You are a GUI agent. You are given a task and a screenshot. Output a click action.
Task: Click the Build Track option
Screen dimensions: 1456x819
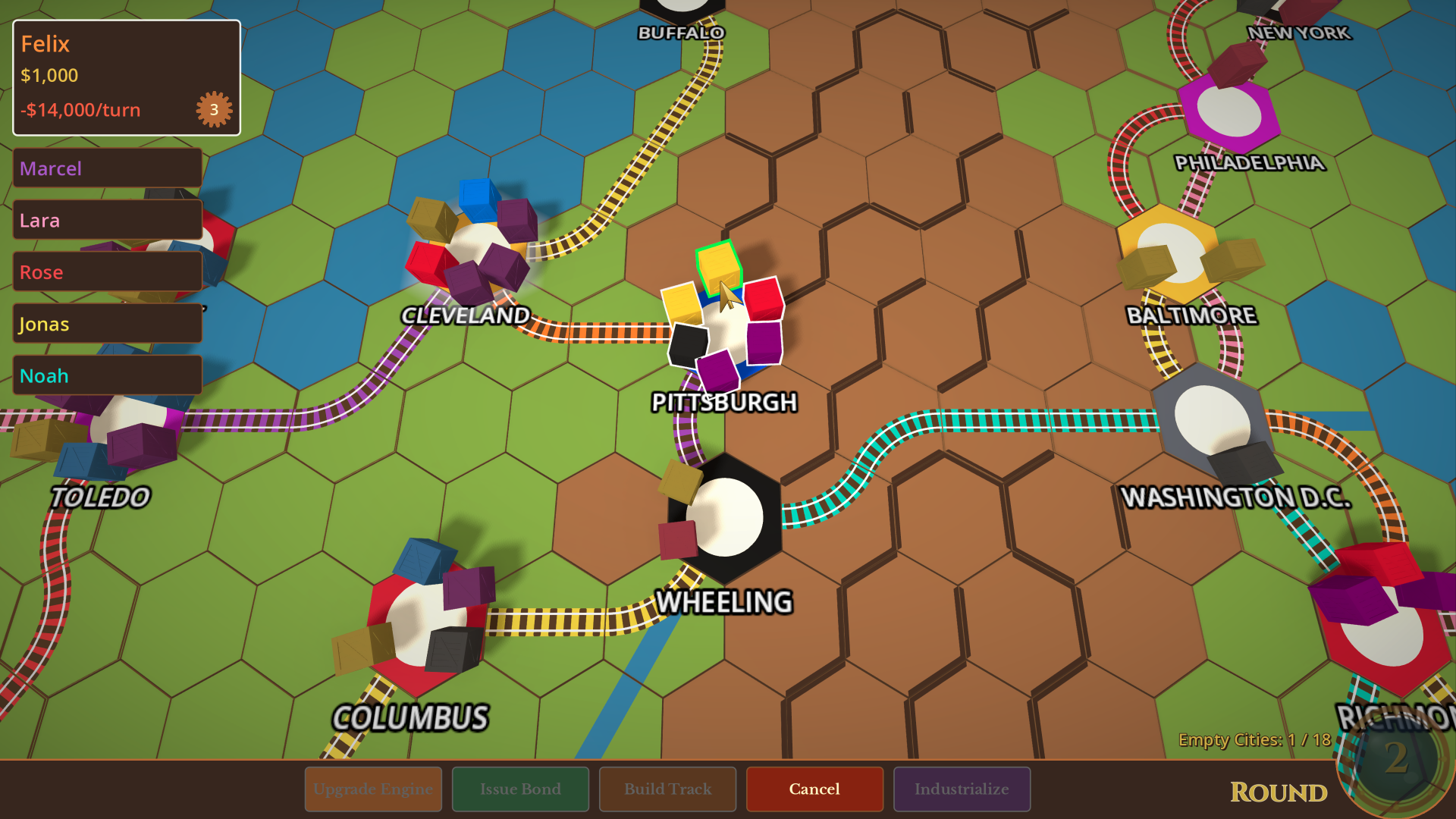pyautogui.click(x=667, y=789)
